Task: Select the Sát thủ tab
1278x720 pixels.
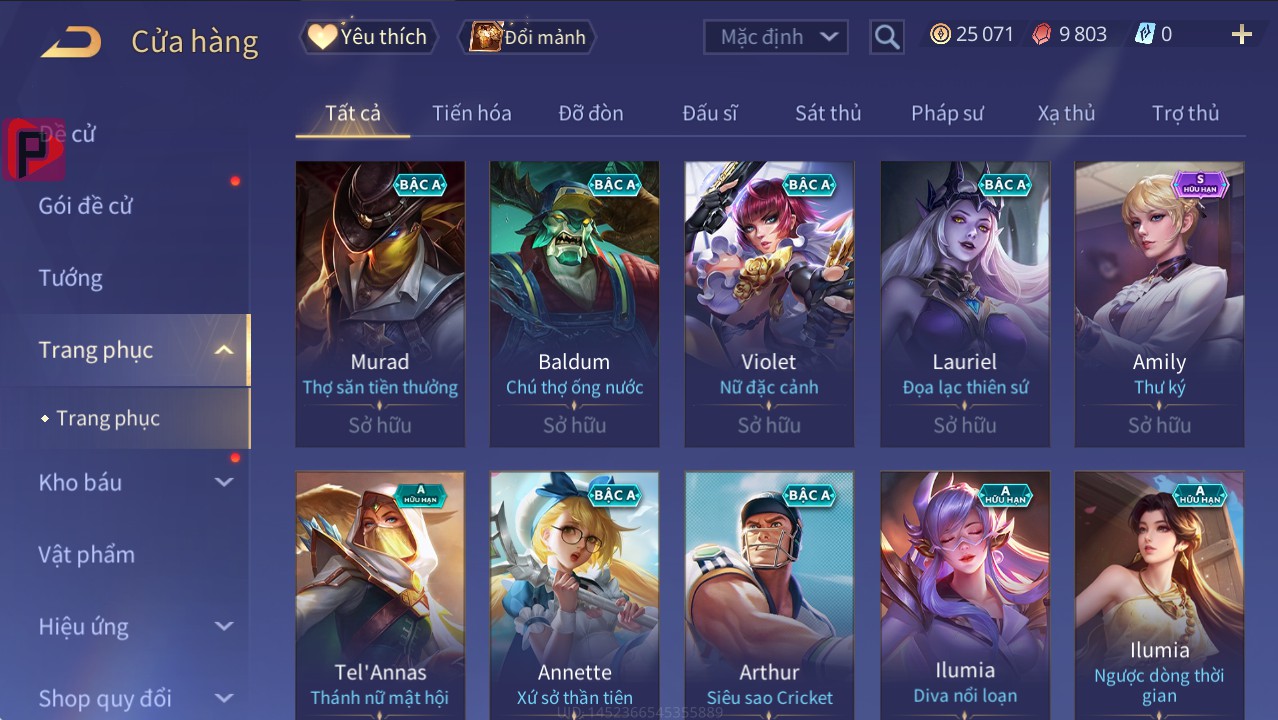Action: 827,113
